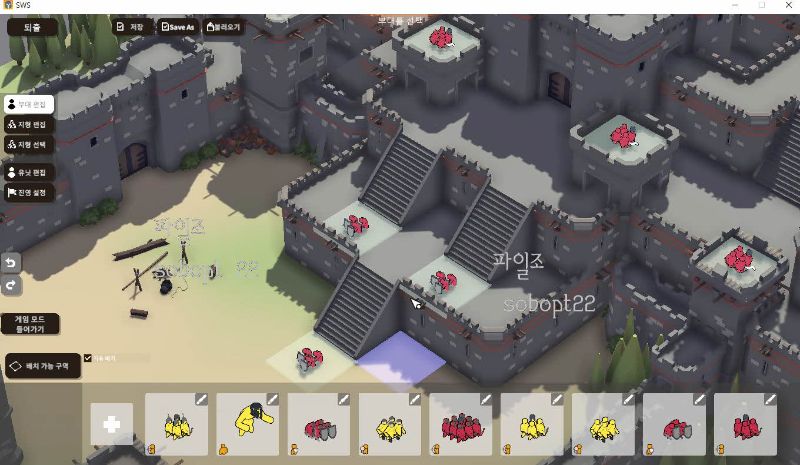Screen dimensions: 800x465
Task: Show the 배치 가능 구역 placement zone
Action: click(42, 367)
